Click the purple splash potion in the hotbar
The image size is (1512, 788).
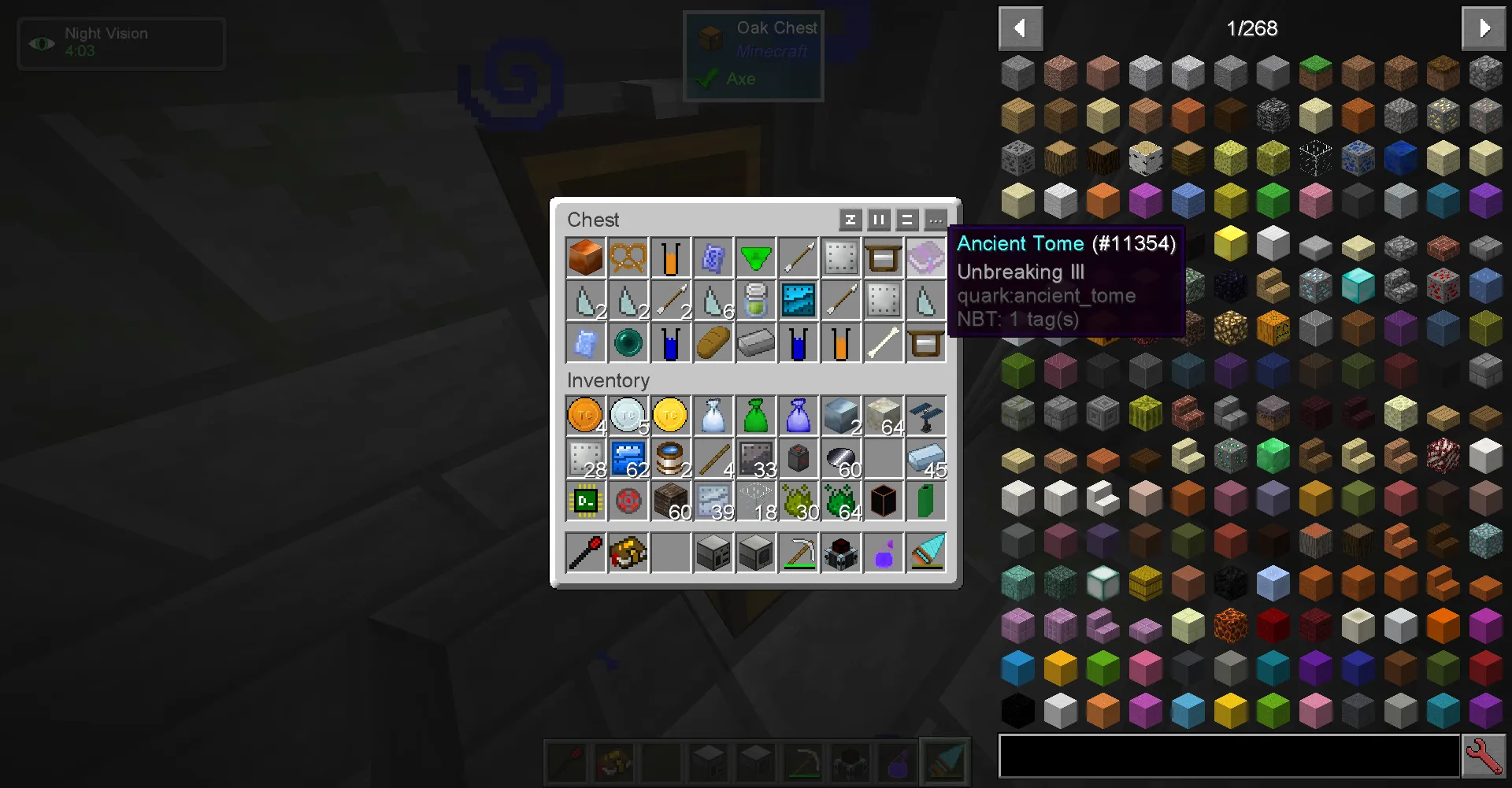coord(898,762)
